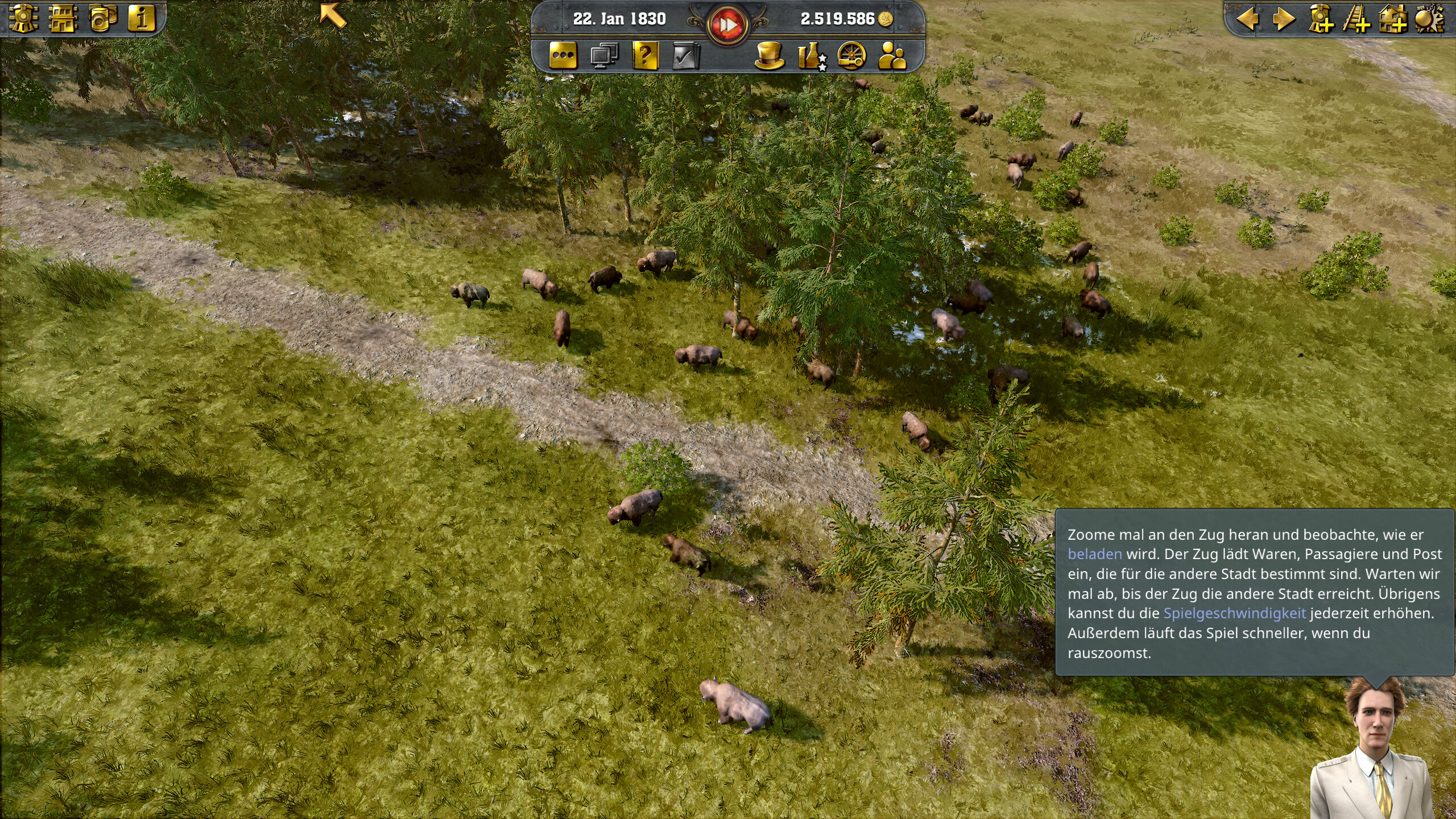Click the red fast-forward speed button

[727, 25]
